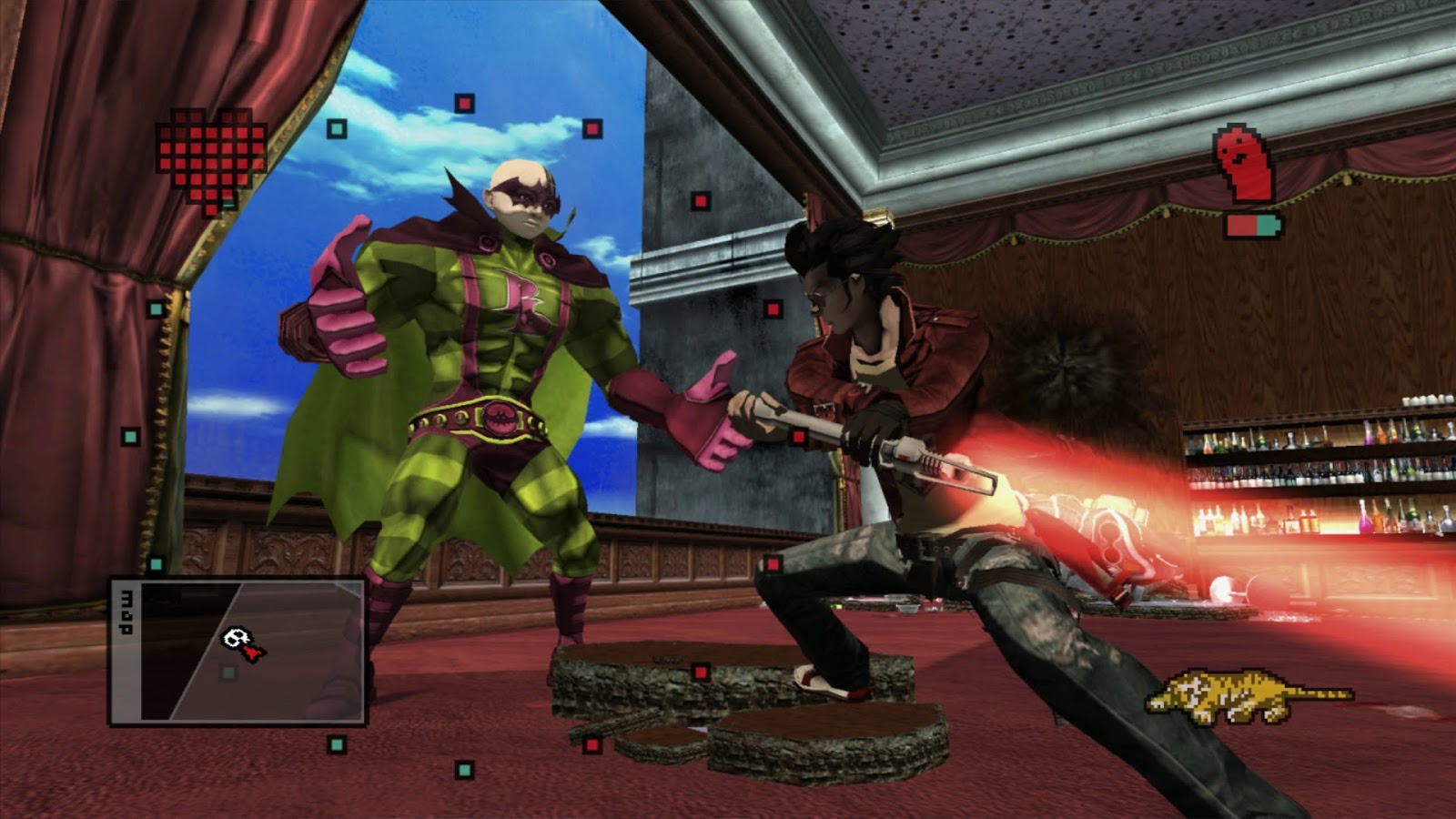Click the red arrow player marker on minimap

(x=252, y=653)
